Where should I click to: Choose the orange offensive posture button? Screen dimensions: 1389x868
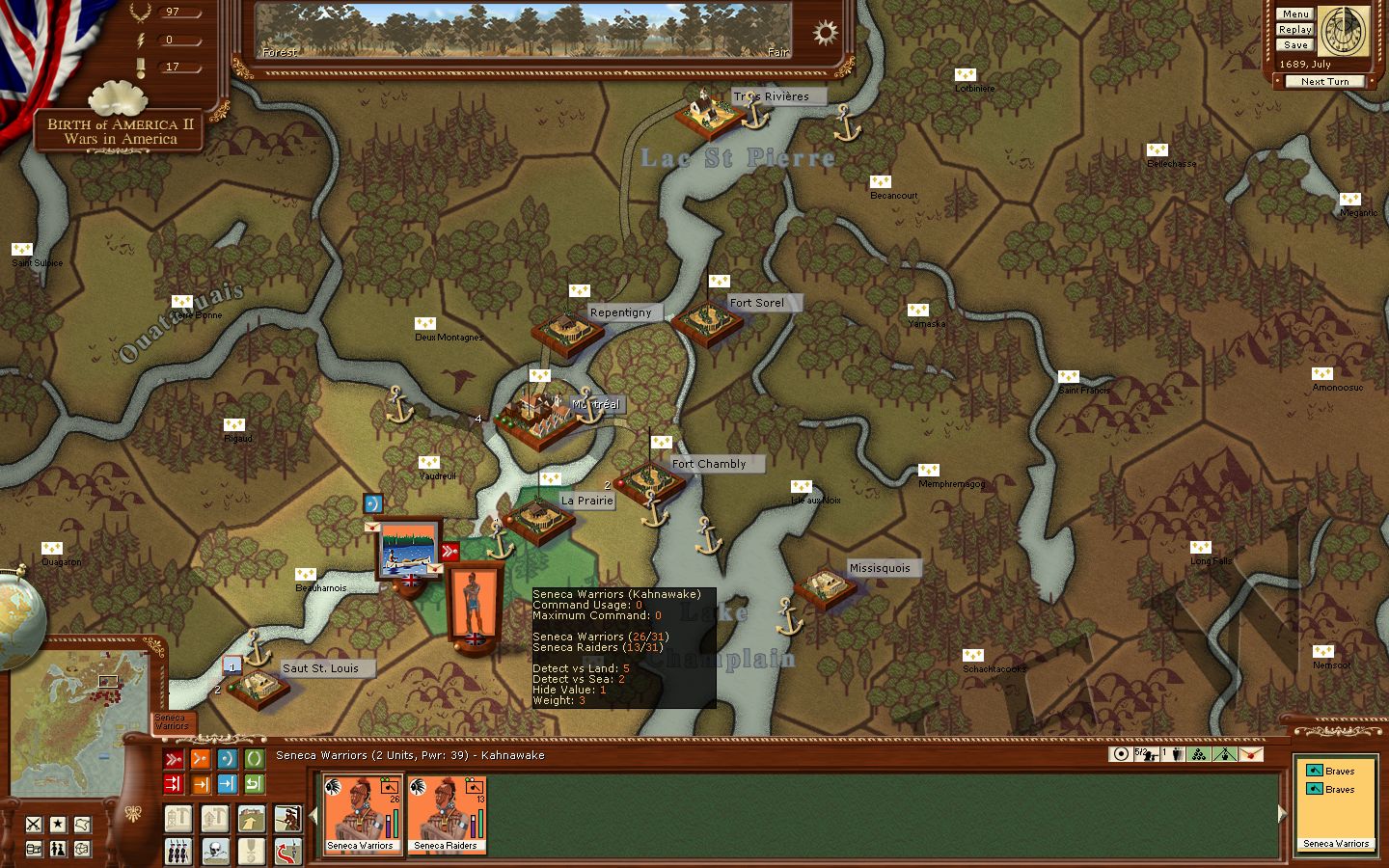click(x=200, y=759)
